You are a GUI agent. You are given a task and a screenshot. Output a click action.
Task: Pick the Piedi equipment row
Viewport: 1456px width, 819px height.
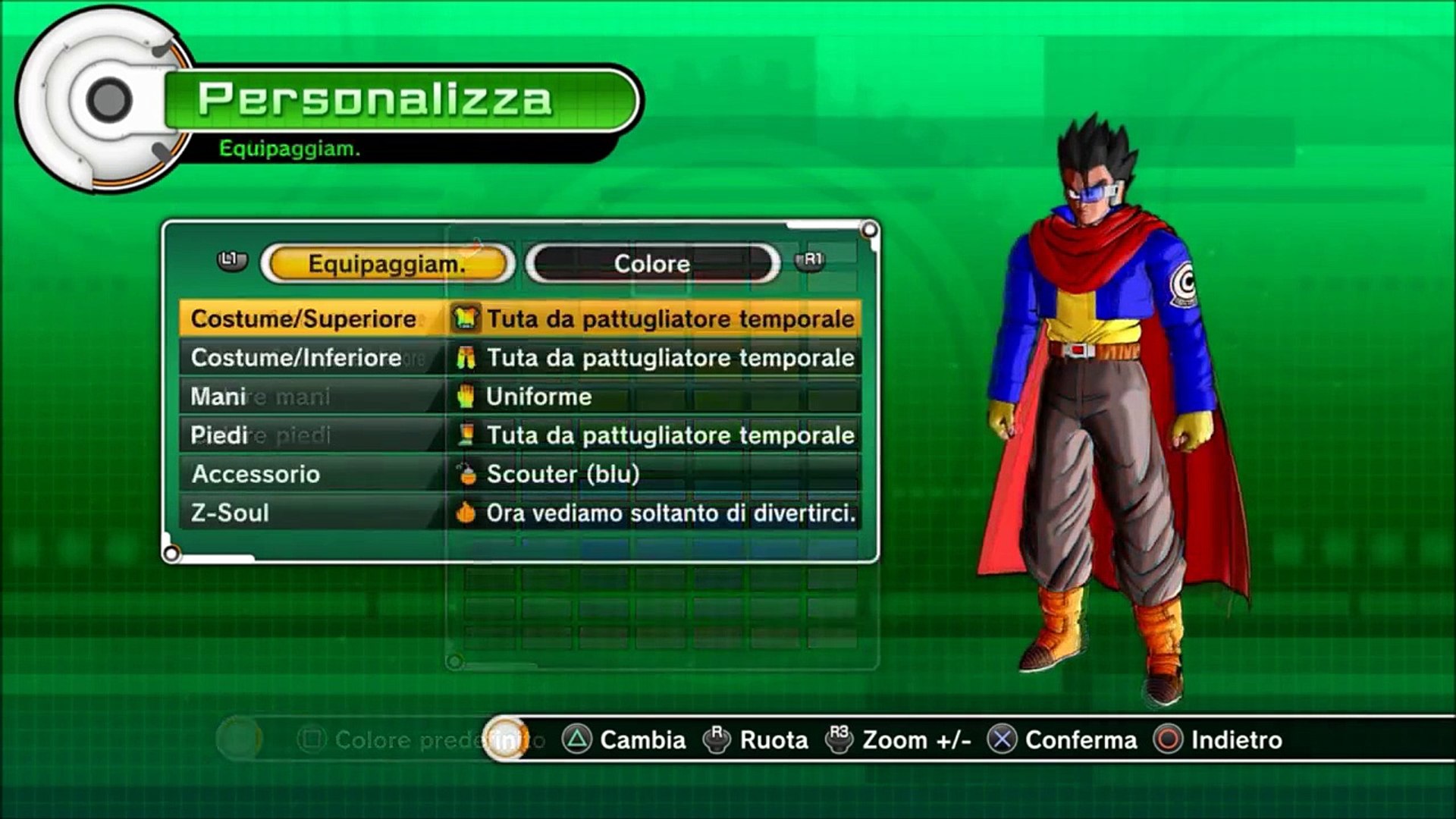[520, 435]
